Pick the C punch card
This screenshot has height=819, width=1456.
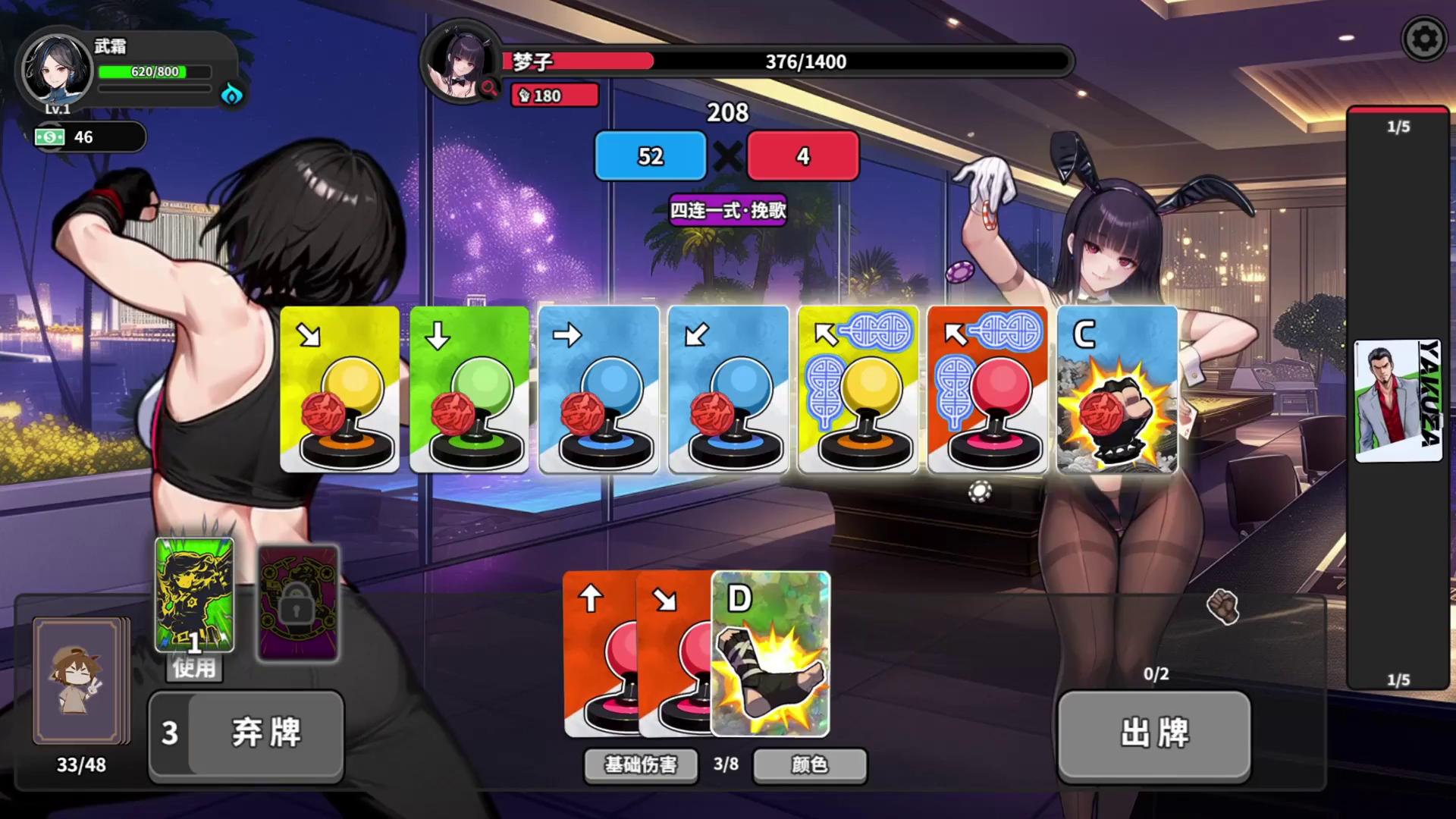coord(1117,389)
